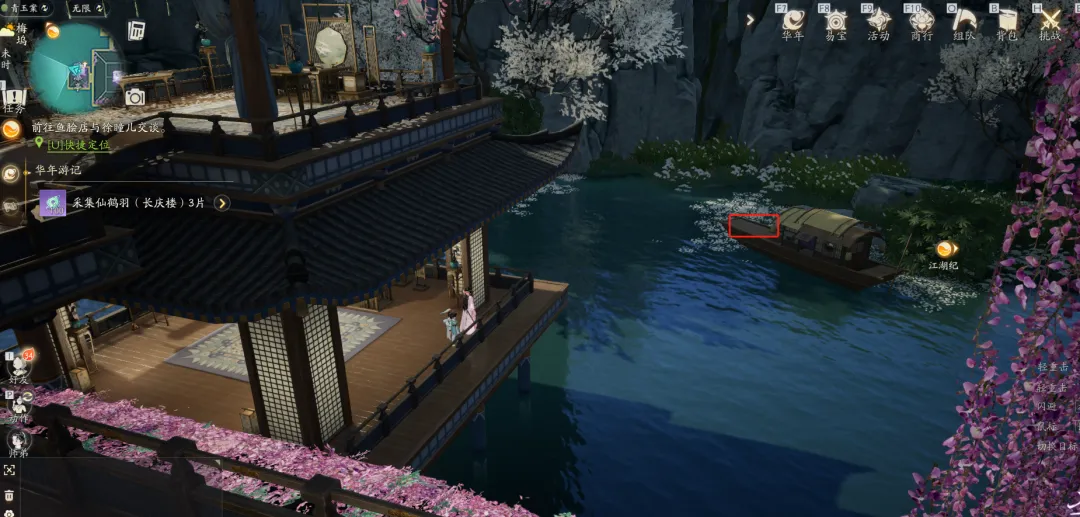Image resolution: width=1080 pixels, height=517 pixels.
Task: Open the circular minimap
Action: [74, 67]
